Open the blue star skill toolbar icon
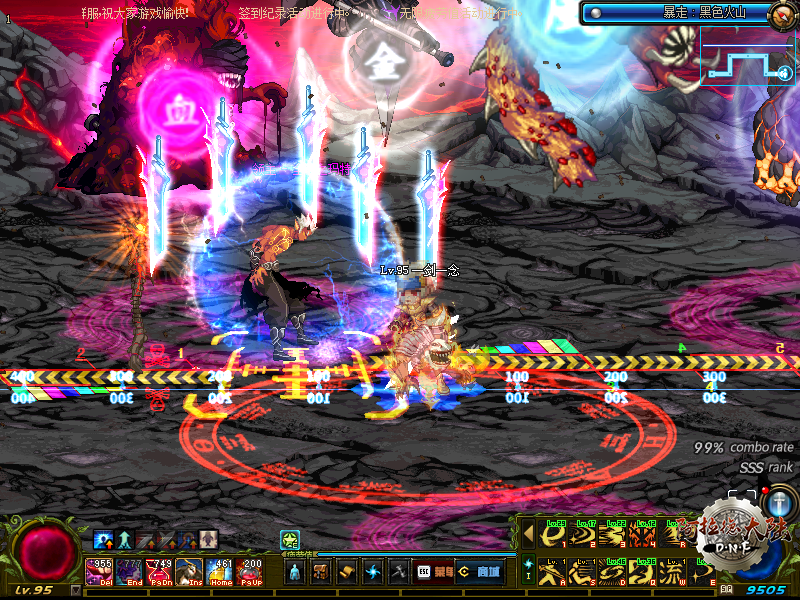 [x=373, y=572]
